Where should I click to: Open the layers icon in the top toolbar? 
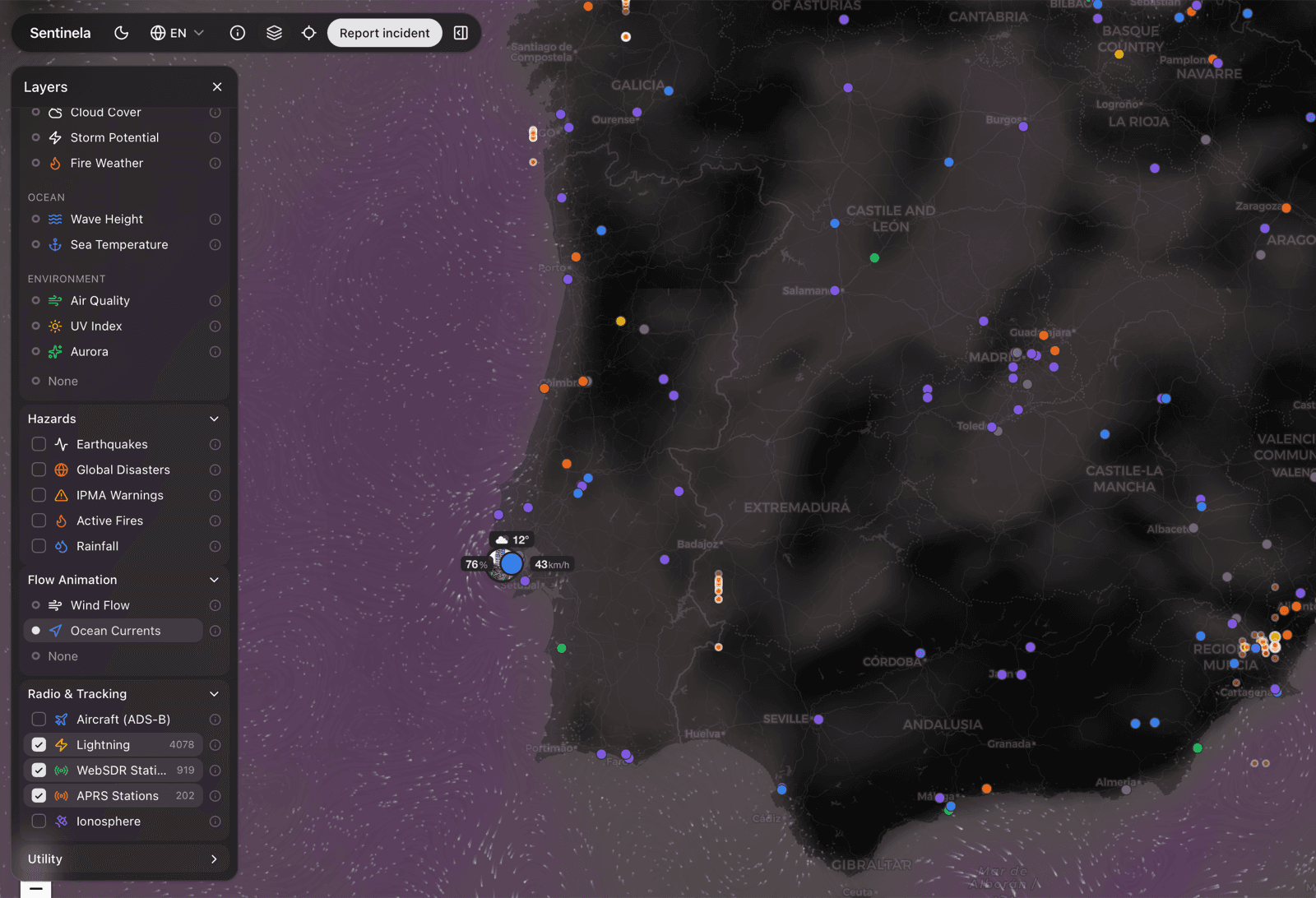click(x=274, y=33)
